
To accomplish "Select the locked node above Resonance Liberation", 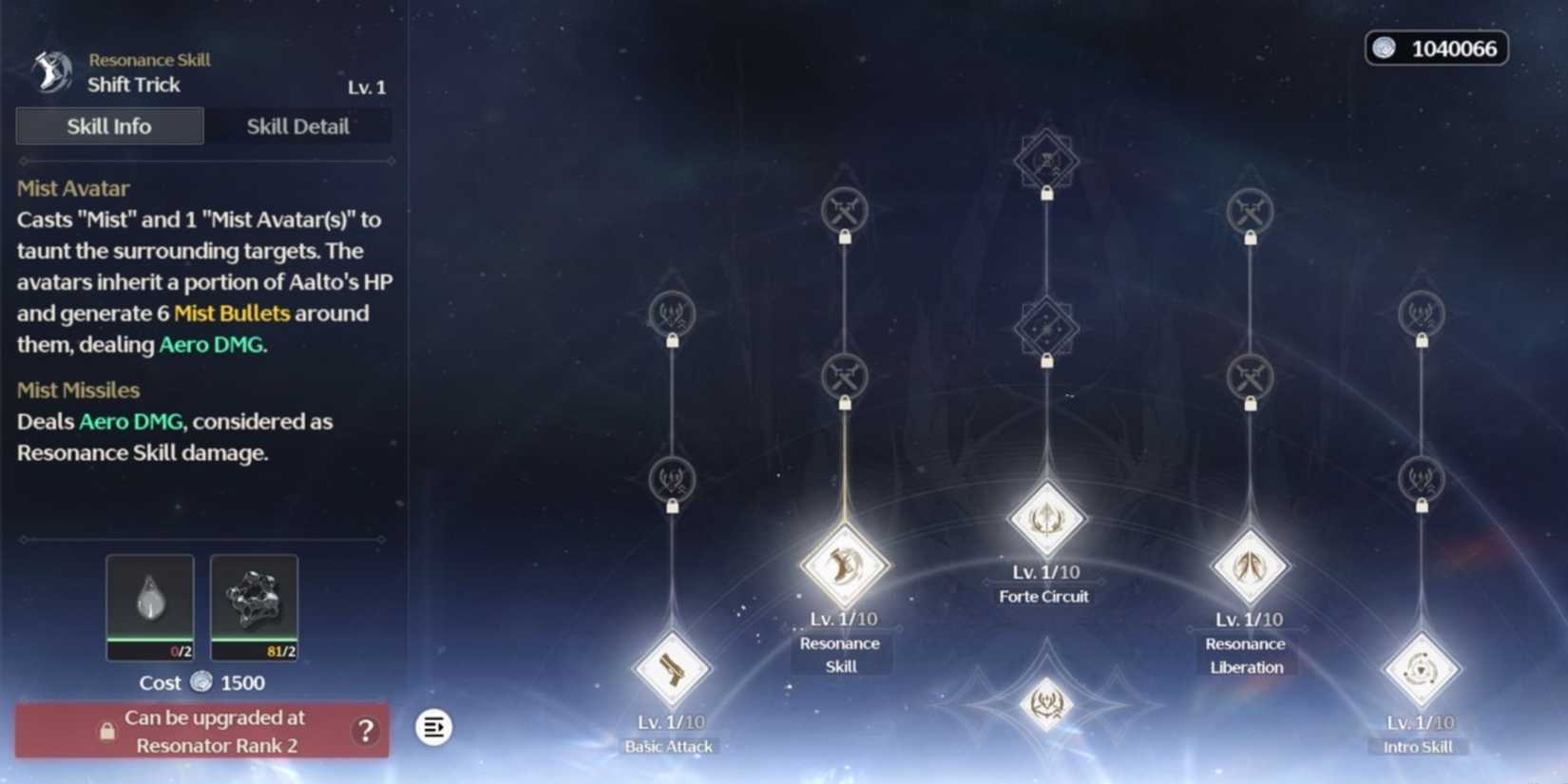I will click(x=1252, y=376).
